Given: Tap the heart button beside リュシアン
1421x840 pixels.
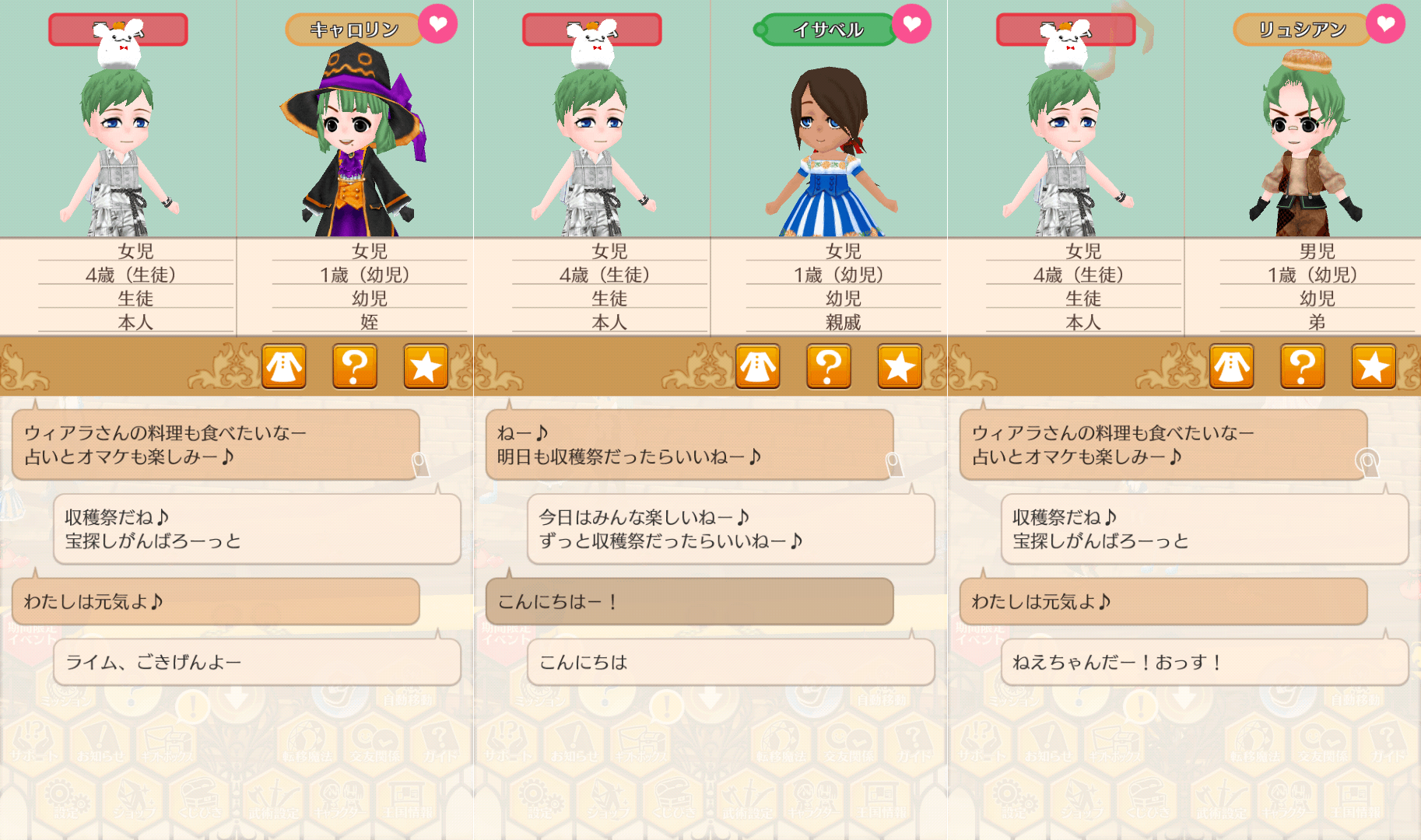Looking at the screenshot, I should click(x=1385, y=25).
